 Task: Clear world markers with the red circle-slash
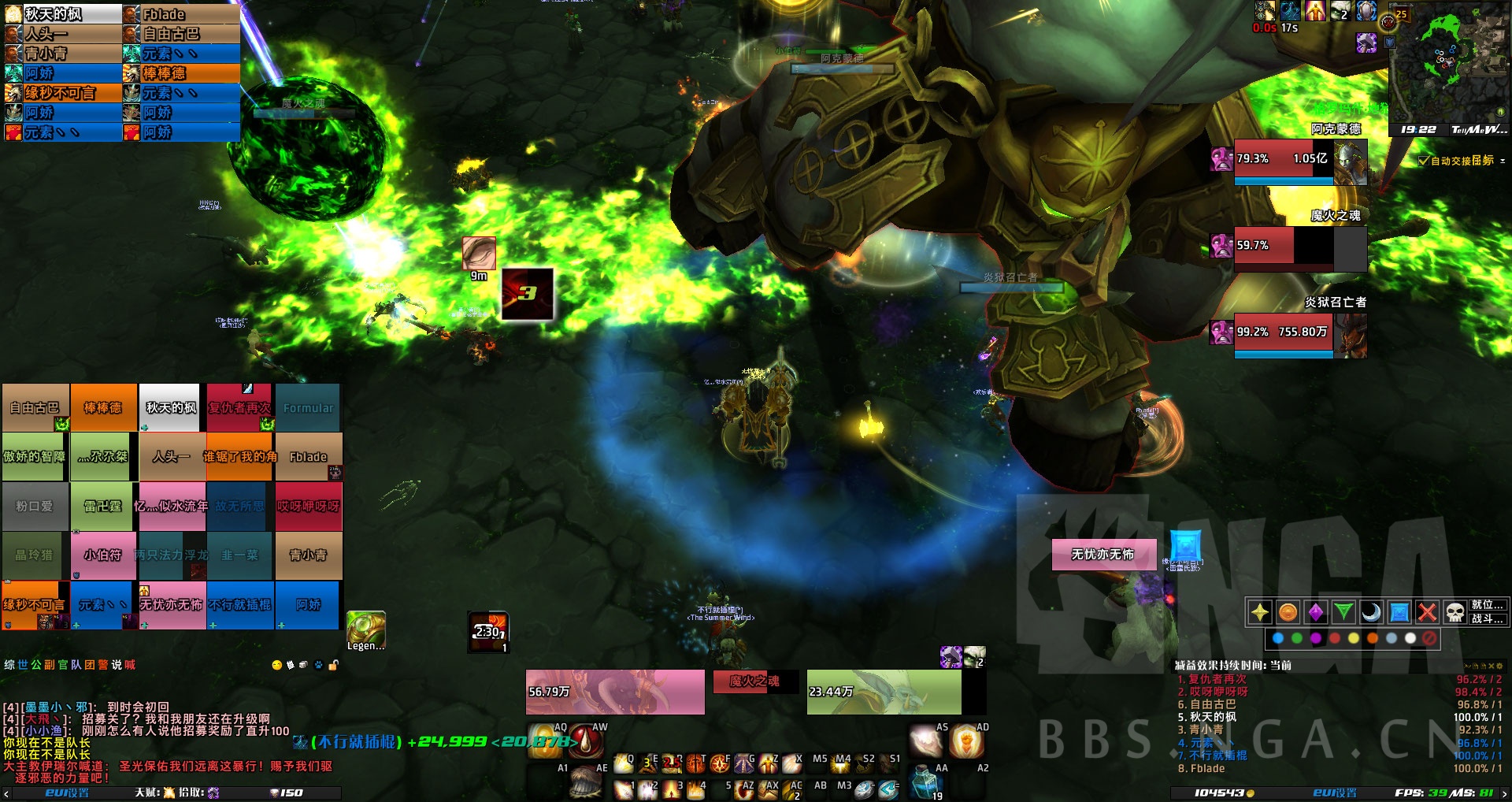[x=1429, y=638]
